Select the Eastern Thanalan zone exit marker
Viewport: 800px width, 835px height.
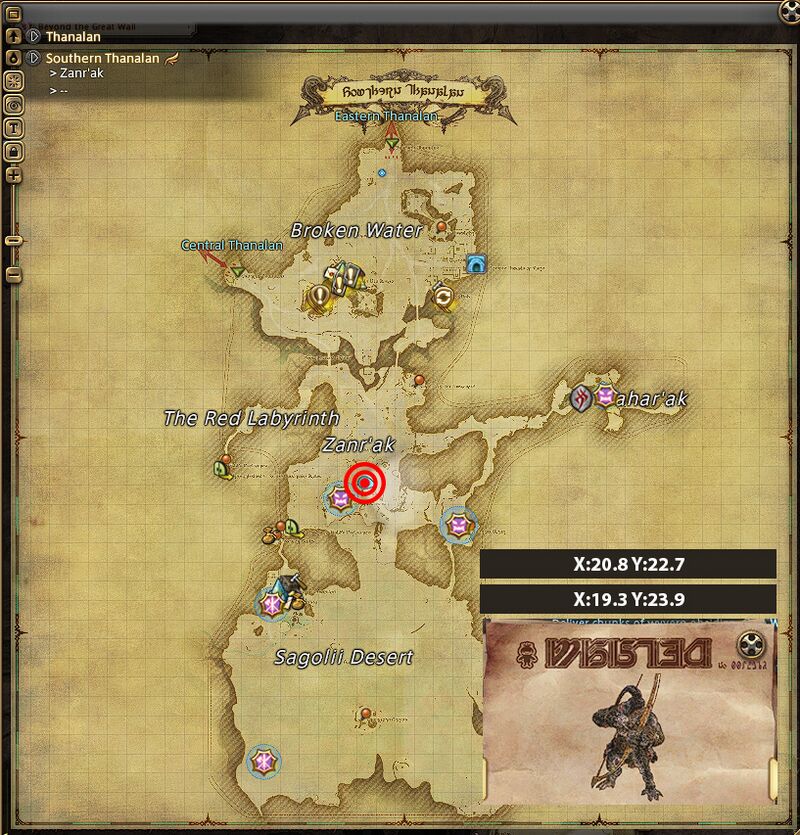392,147
